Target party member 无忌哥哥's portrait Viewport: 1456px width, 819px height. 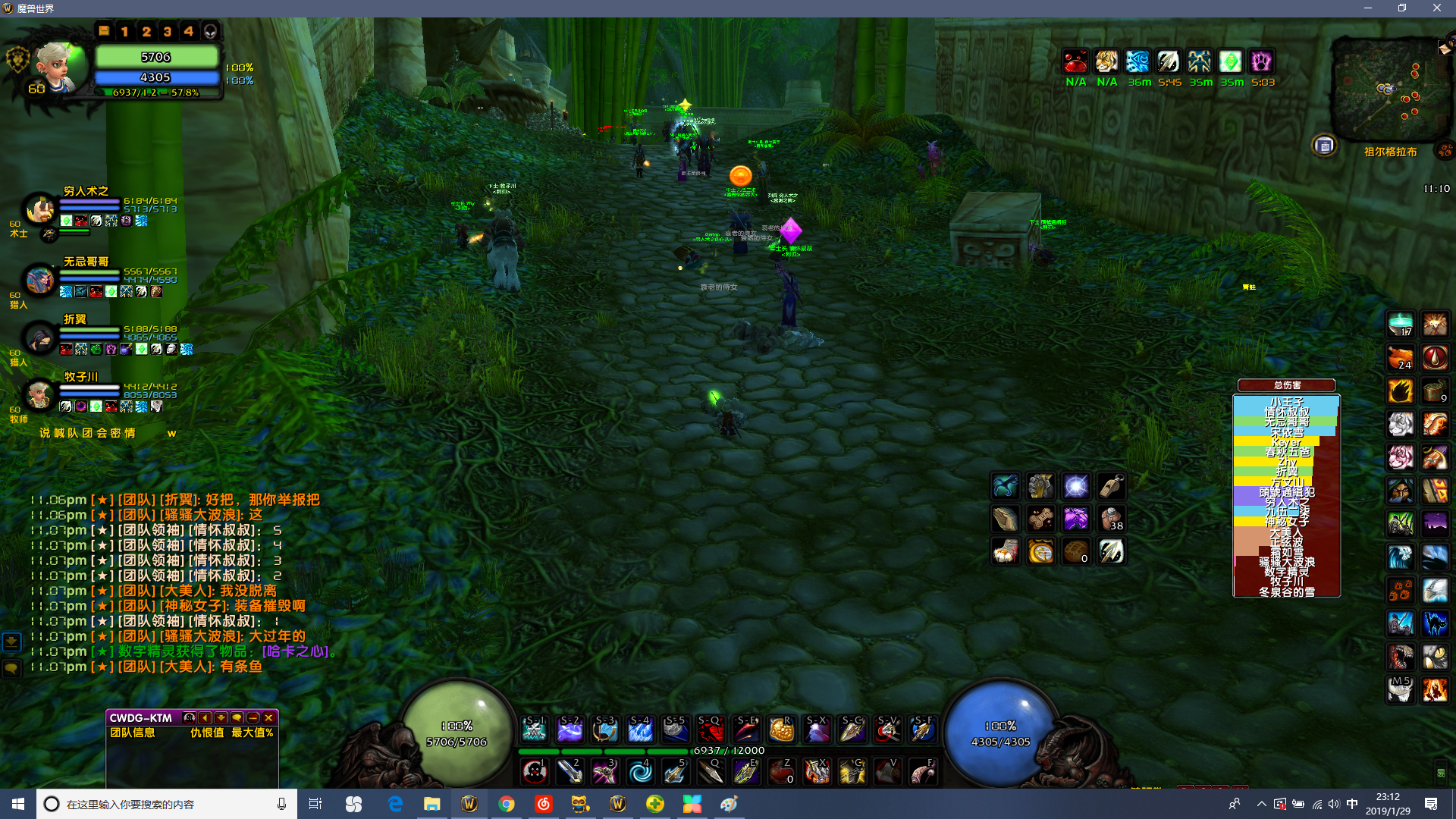[39, 279]
